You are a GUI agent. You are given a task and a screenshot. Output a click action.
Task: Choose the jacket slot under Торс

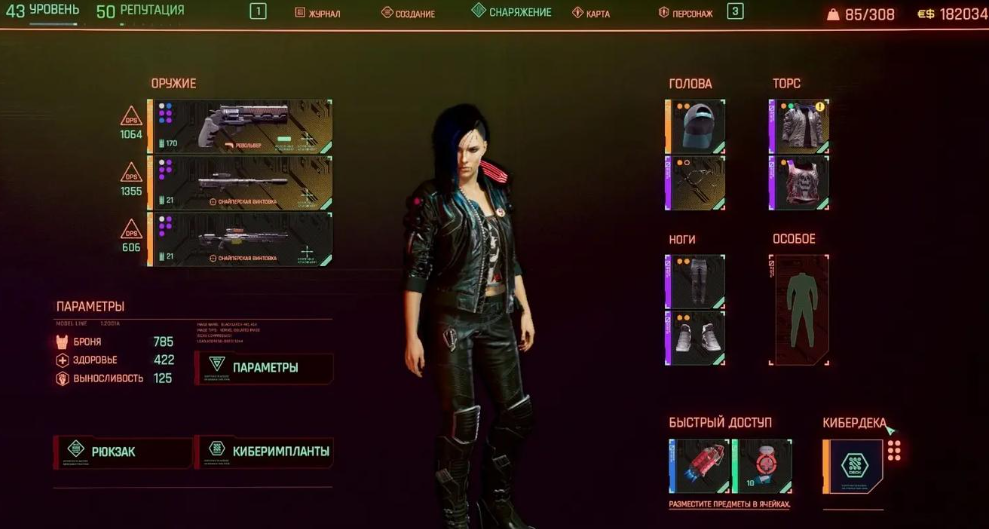tap(800, 126)
